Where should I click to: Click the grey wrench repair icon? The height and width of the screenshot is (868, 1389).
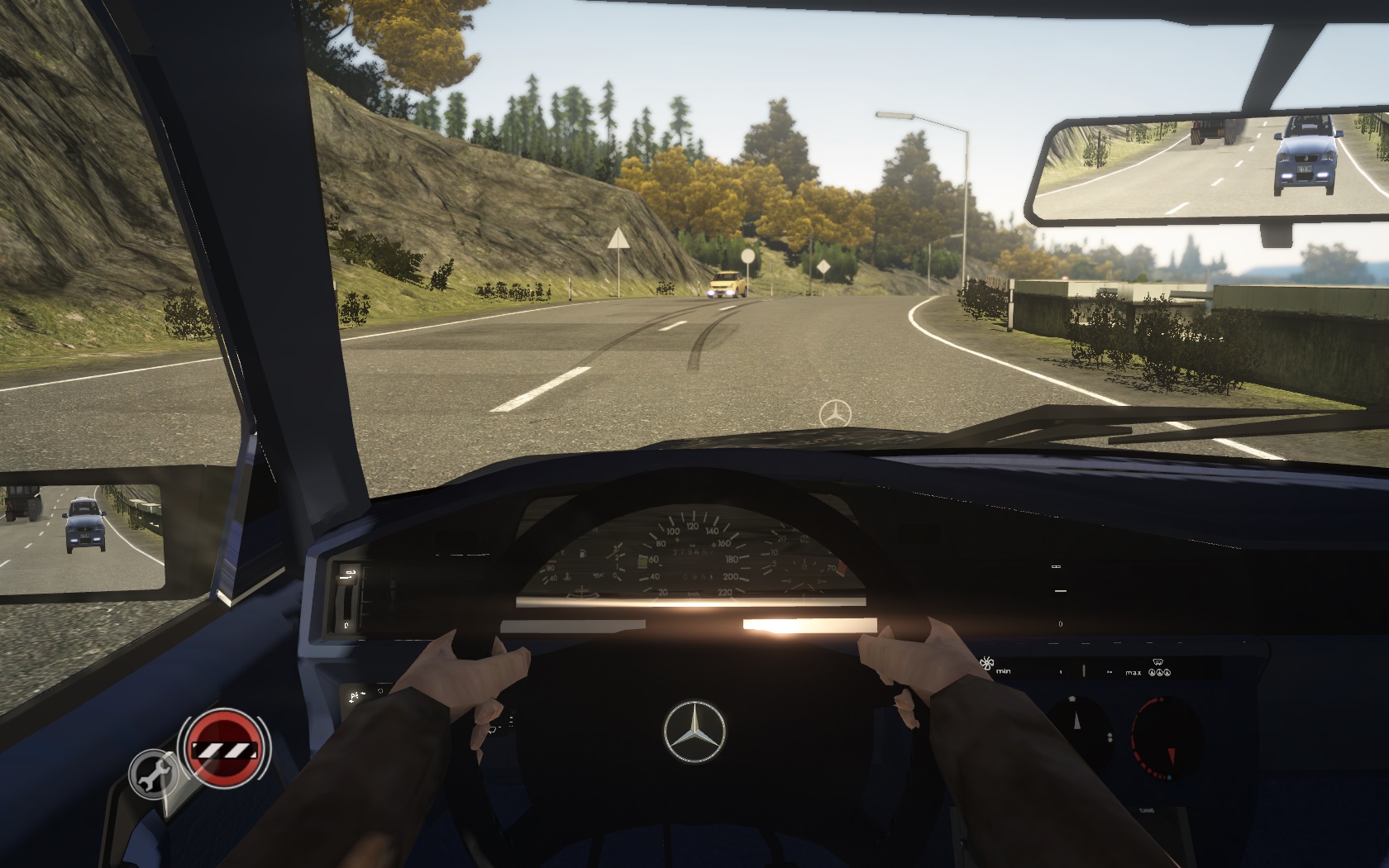[x=154, y=773]
